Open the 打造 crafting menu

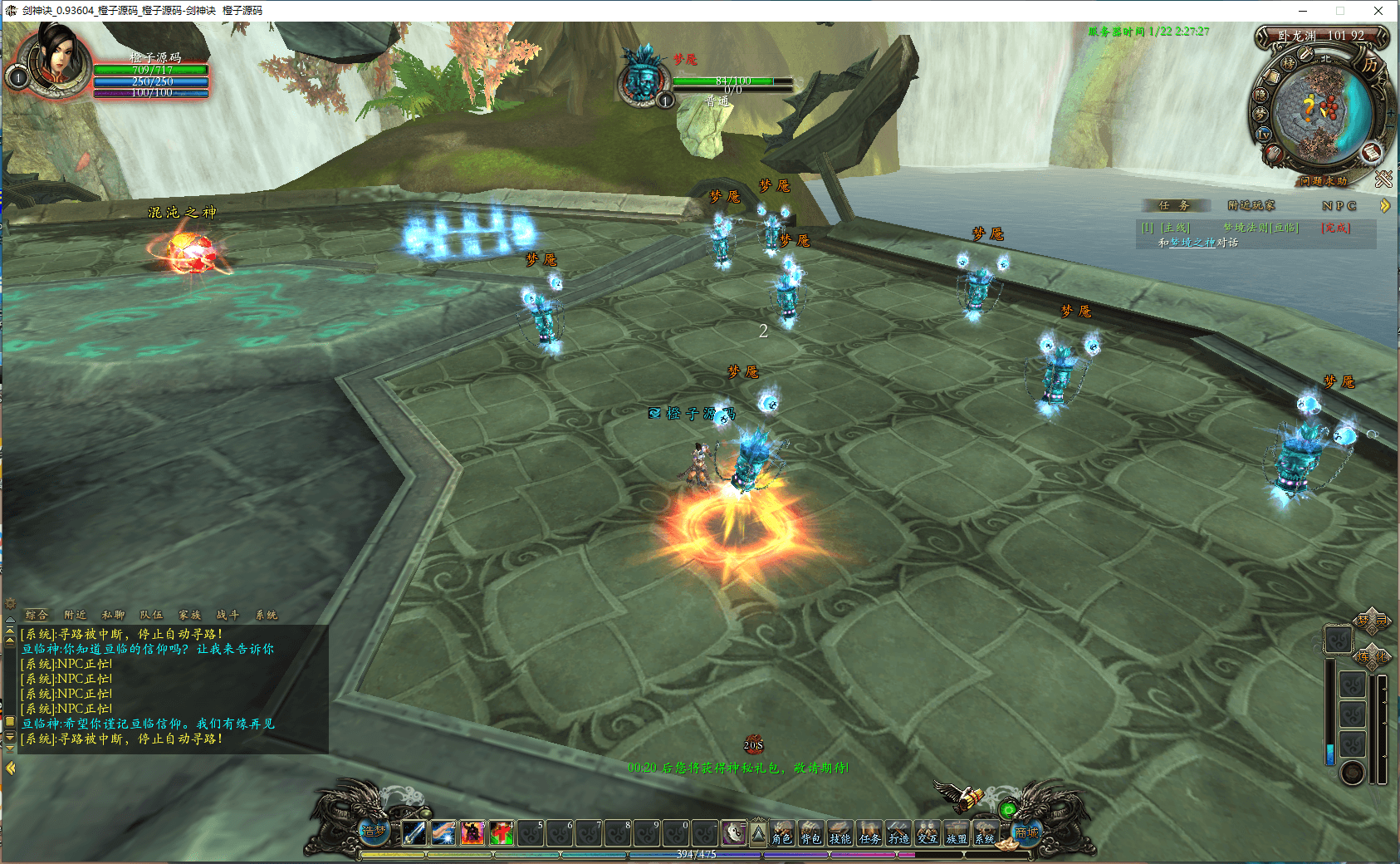[898, 833]
